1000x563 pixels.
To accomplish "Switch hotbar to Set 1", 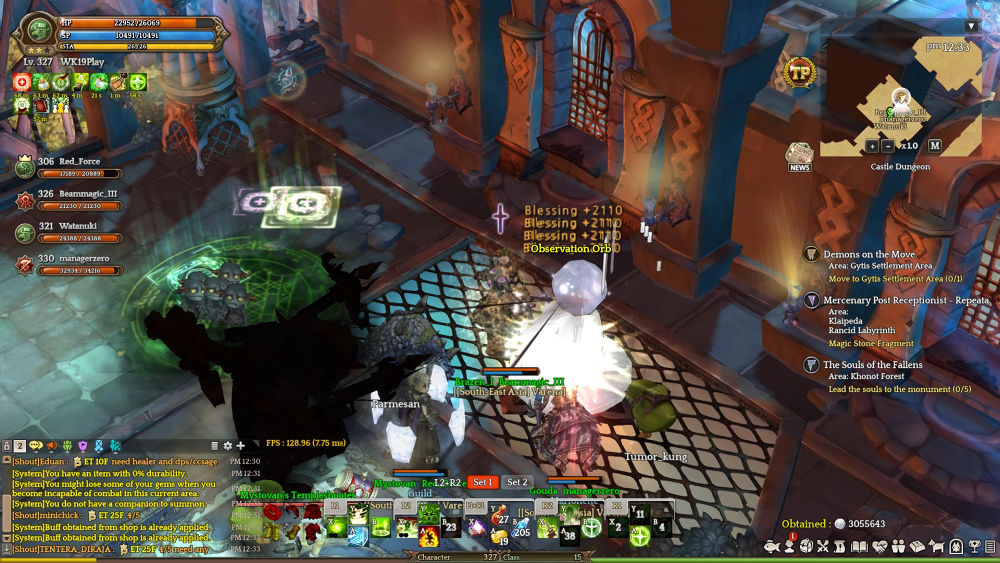I will pos(483,482).
